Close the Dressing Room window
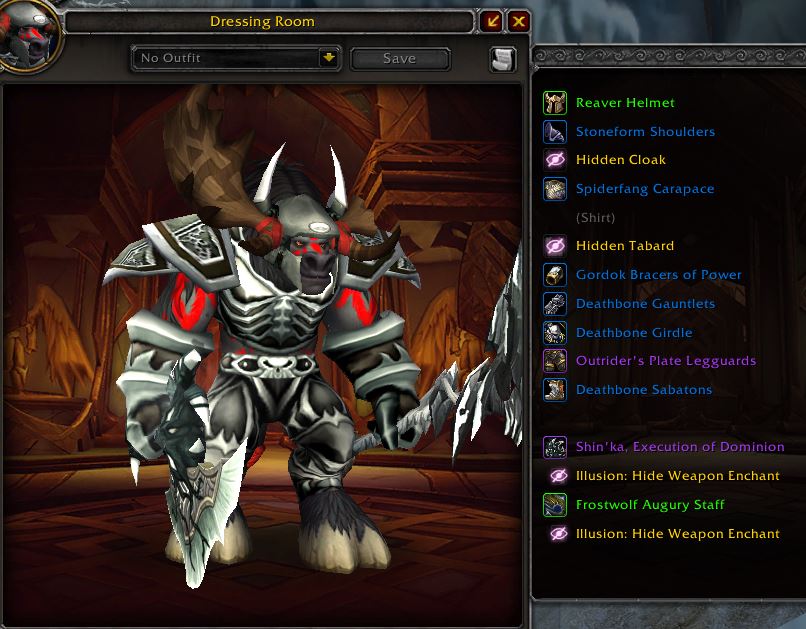 point(518,21)
